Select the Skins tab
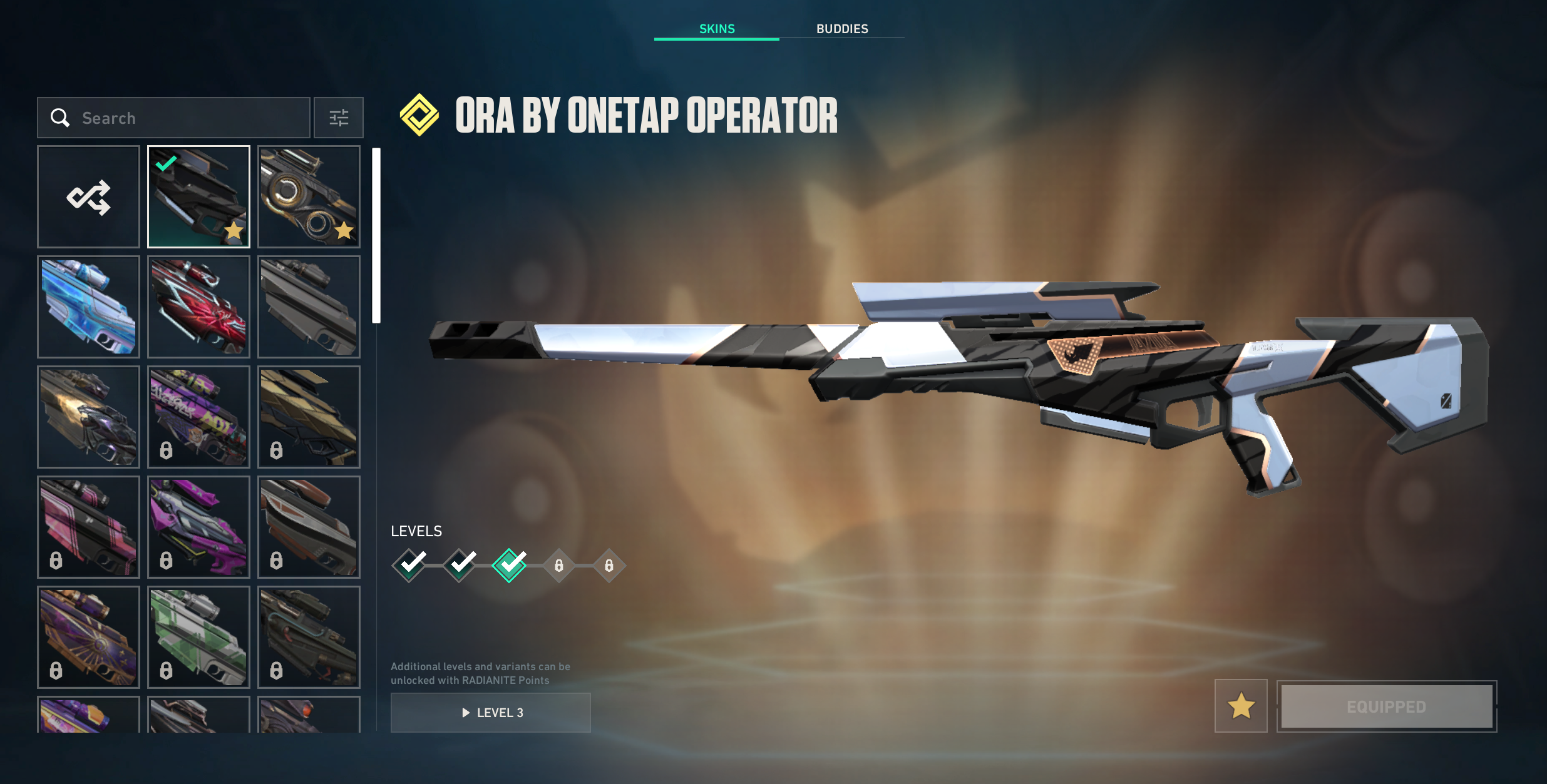Viewport: 1547px width, 784px height. [717, 29]
